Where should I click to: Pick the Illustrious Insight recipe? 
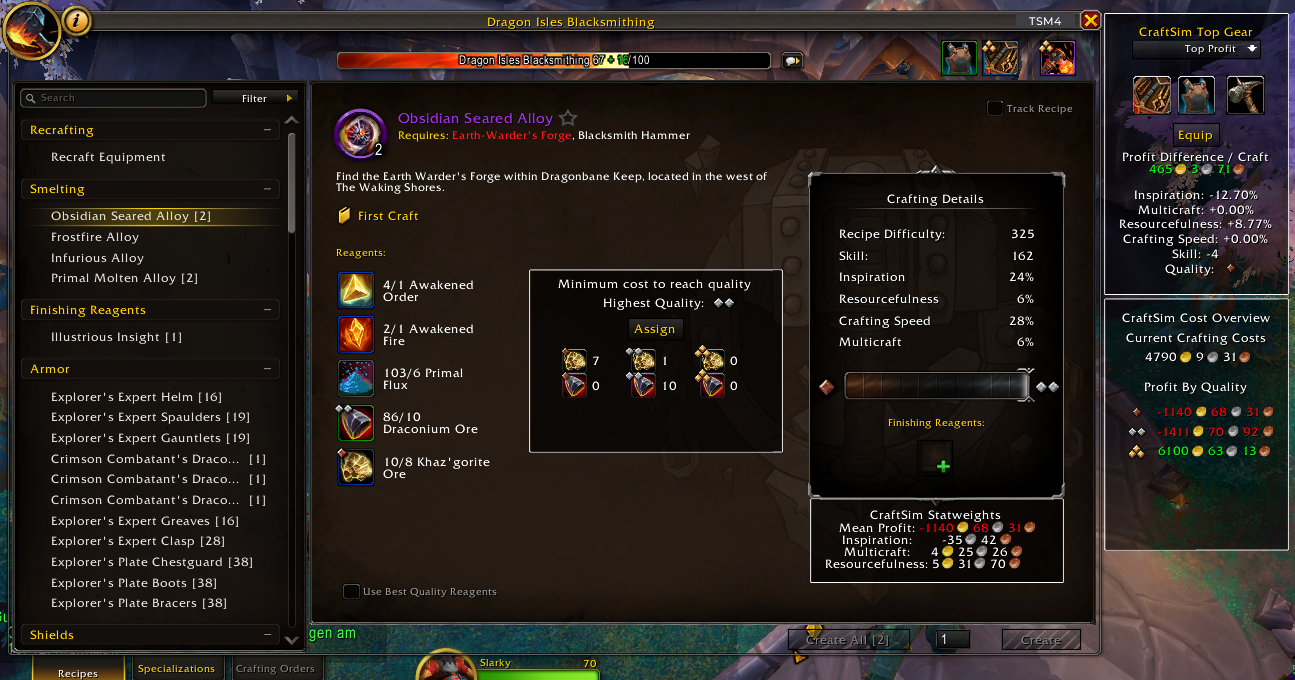116,337
